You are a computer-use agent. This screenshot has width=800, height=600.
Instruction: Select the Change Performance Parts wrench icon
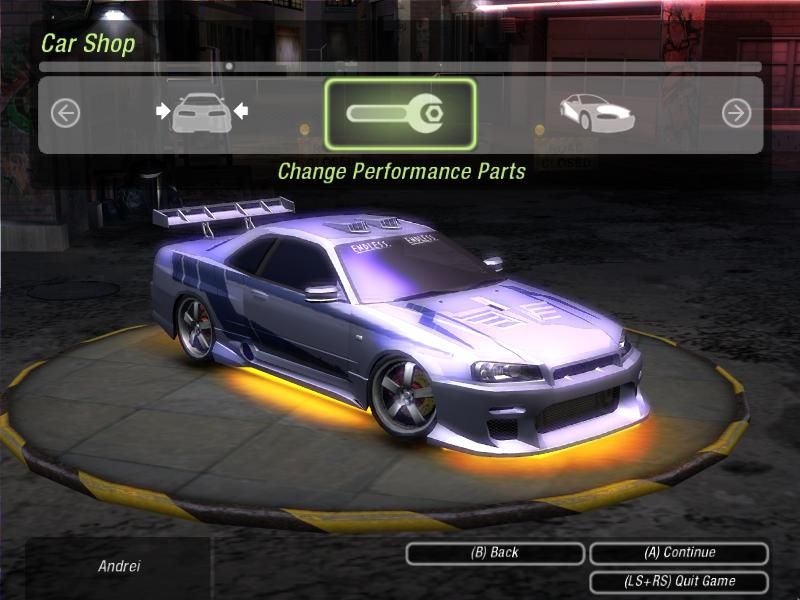click(400, 114)
